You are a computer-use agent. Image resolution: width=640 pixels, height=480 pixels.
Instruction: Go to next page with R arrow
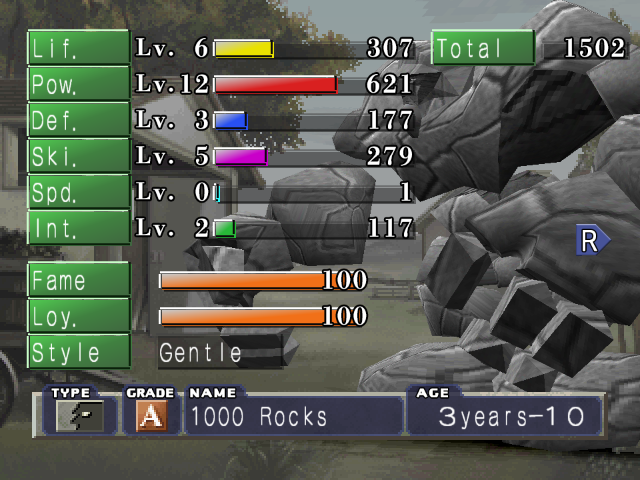point(591,240)
